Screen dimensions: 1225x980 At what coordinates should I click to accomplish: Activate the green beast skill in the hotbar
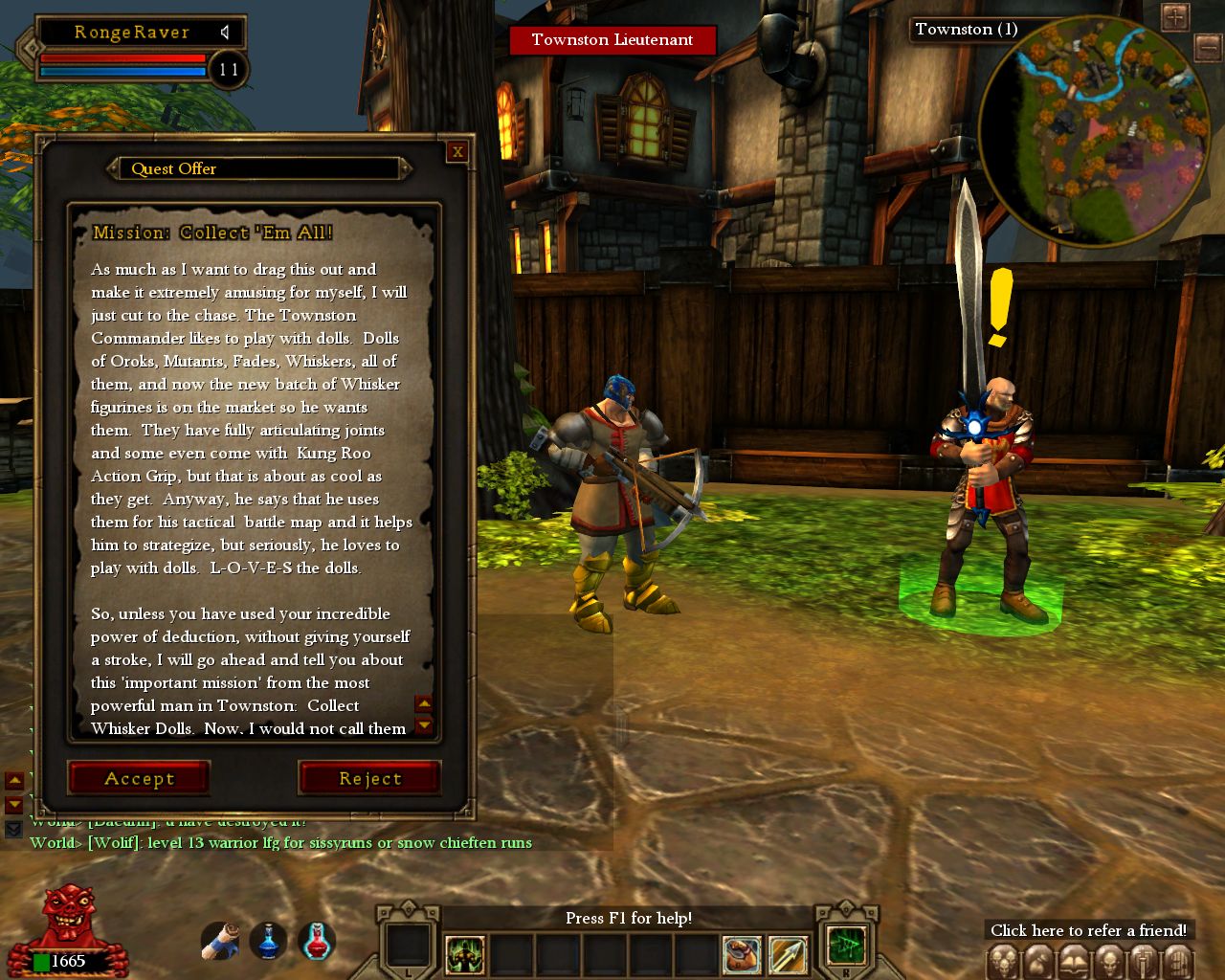tap(463, 953)
